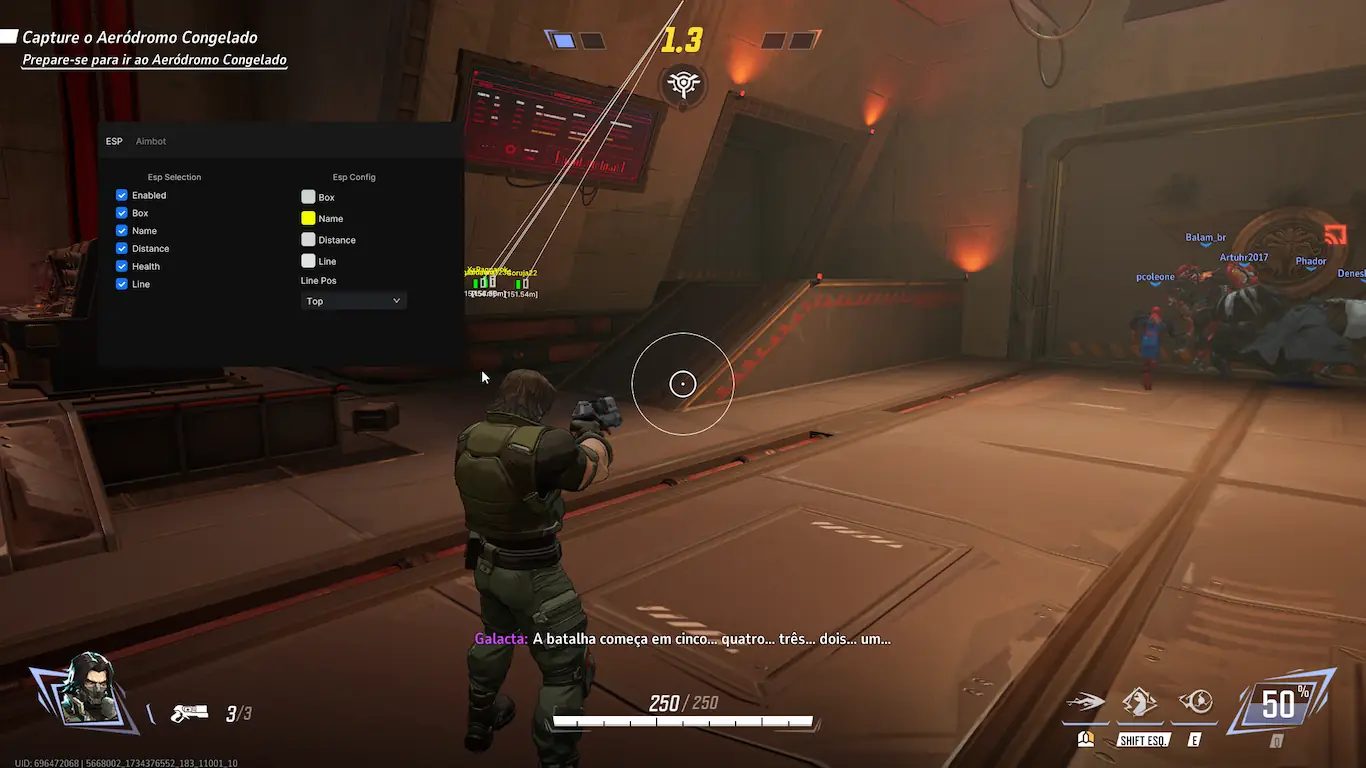1366x768 pixels.
Task: Trigger the circular ability icon above E
Action: 1196,702
